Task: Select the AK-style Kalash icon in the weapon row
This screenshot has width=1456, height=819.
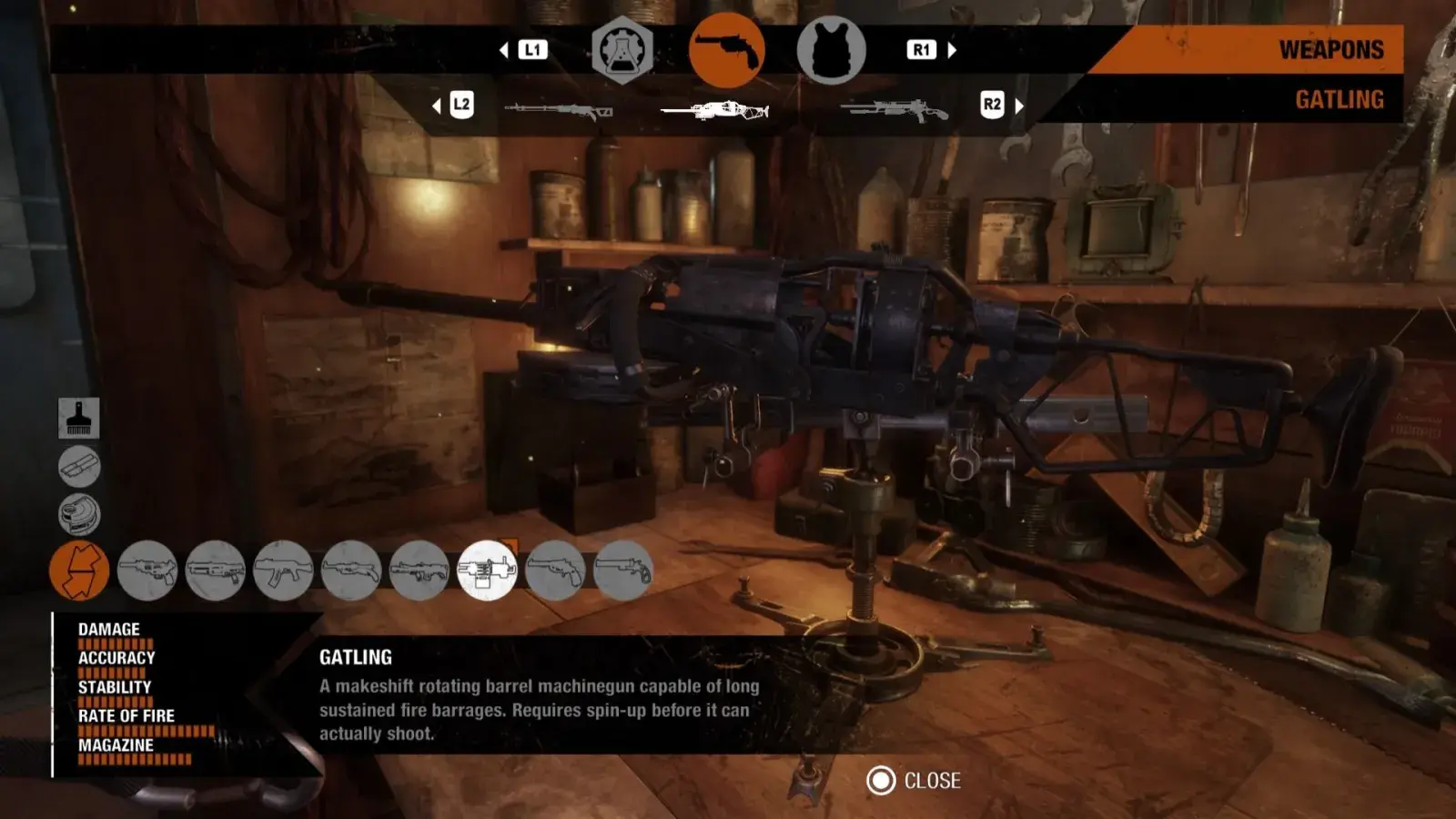Action: tap(283, 571)
